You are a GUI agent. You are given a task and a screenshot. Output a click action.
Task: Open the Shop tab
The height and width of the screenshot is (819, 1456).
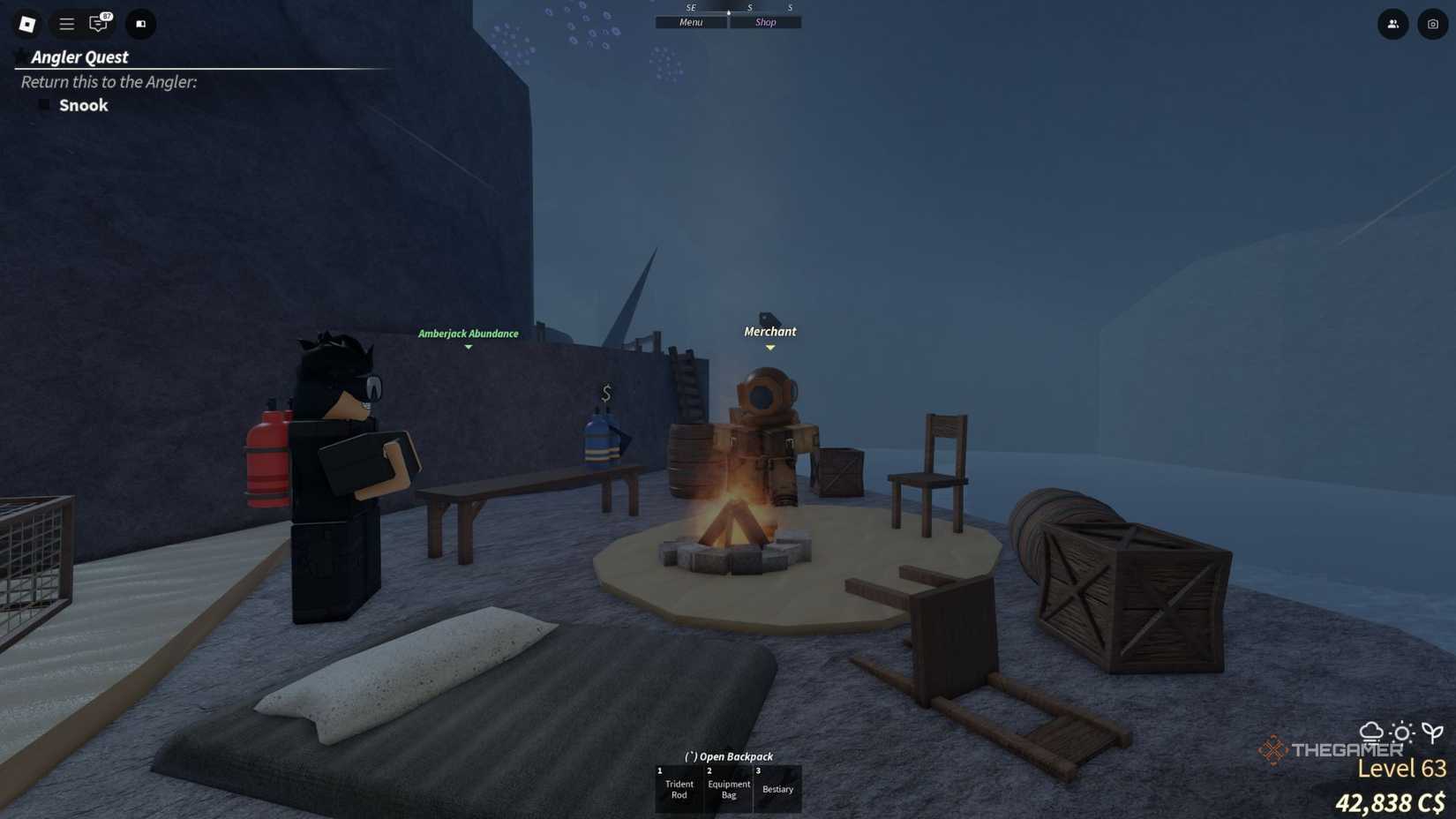click(764, 22)
